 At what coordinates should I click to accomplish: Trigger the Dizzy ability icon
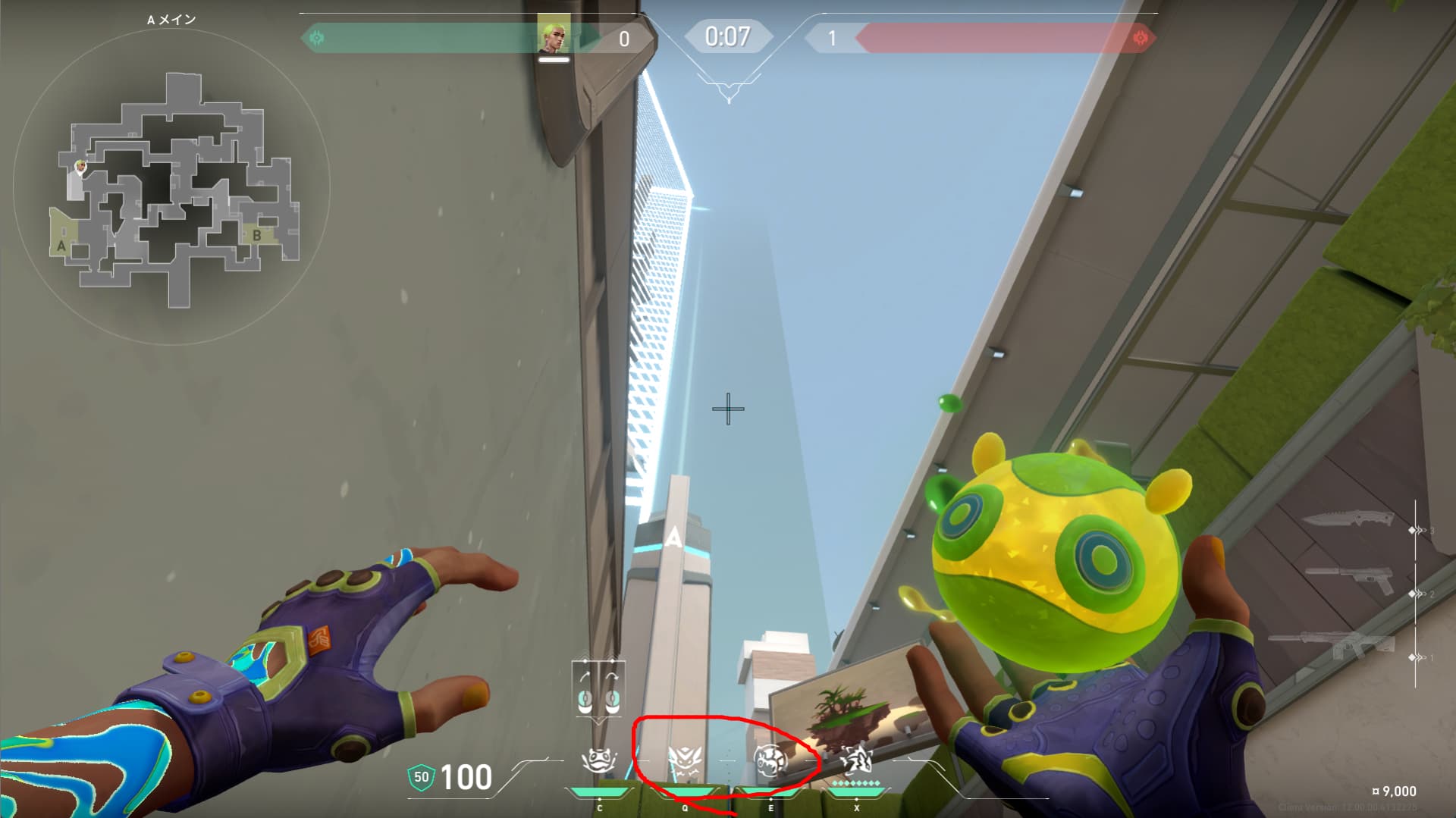point(770,760)
